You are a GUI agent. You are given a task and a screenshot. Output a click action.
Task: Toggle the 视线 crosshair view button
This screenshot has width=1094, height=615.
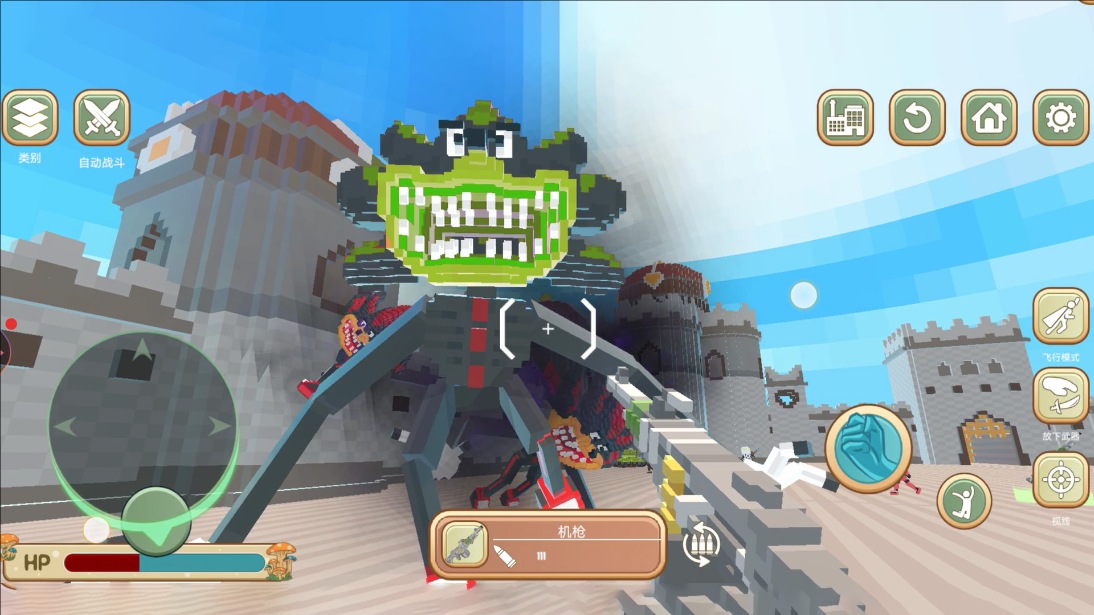tap(1060, 480)
